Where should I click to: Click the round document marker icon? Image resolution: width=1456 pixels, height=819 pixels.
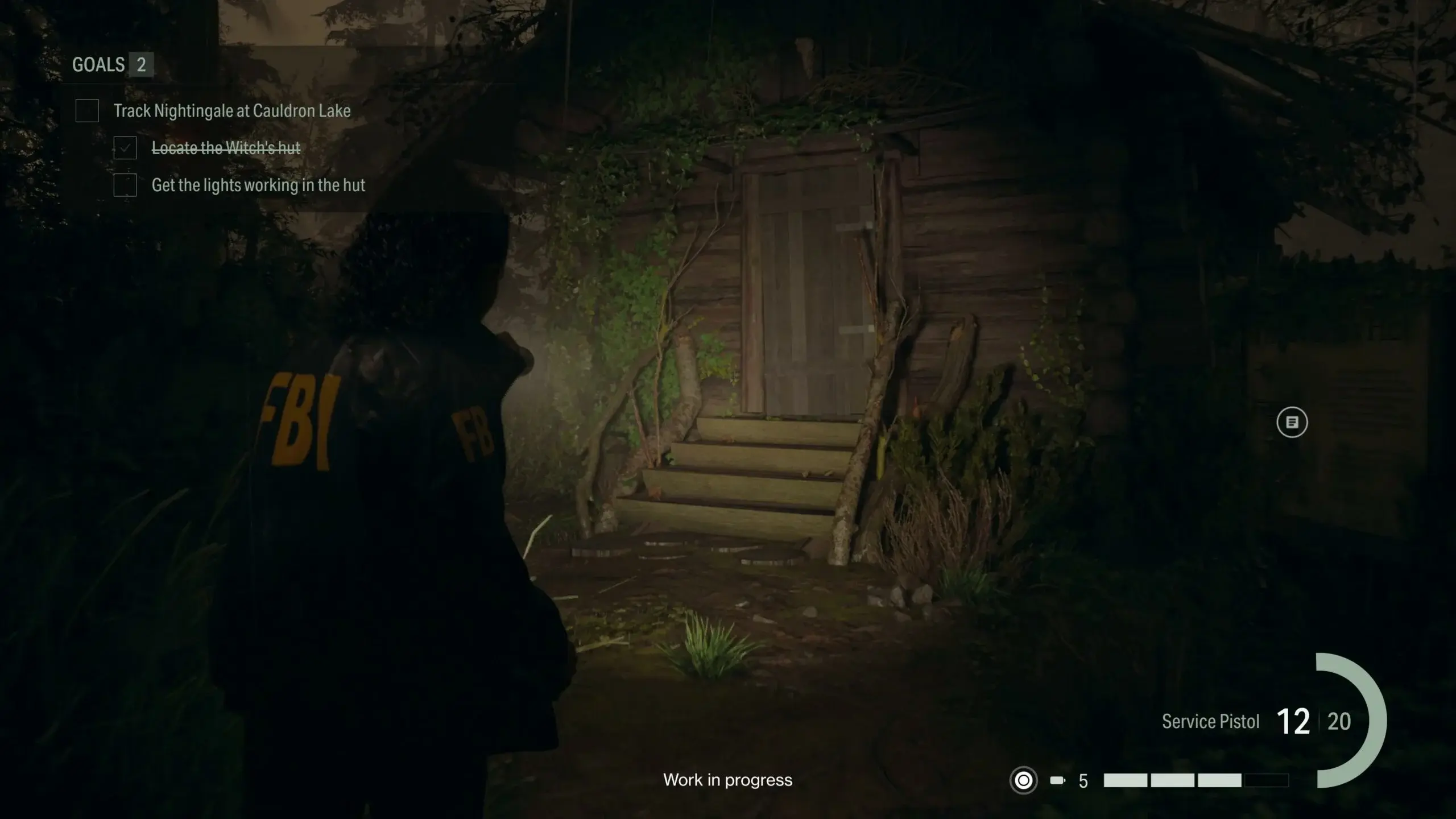[x=1292, y=423]
